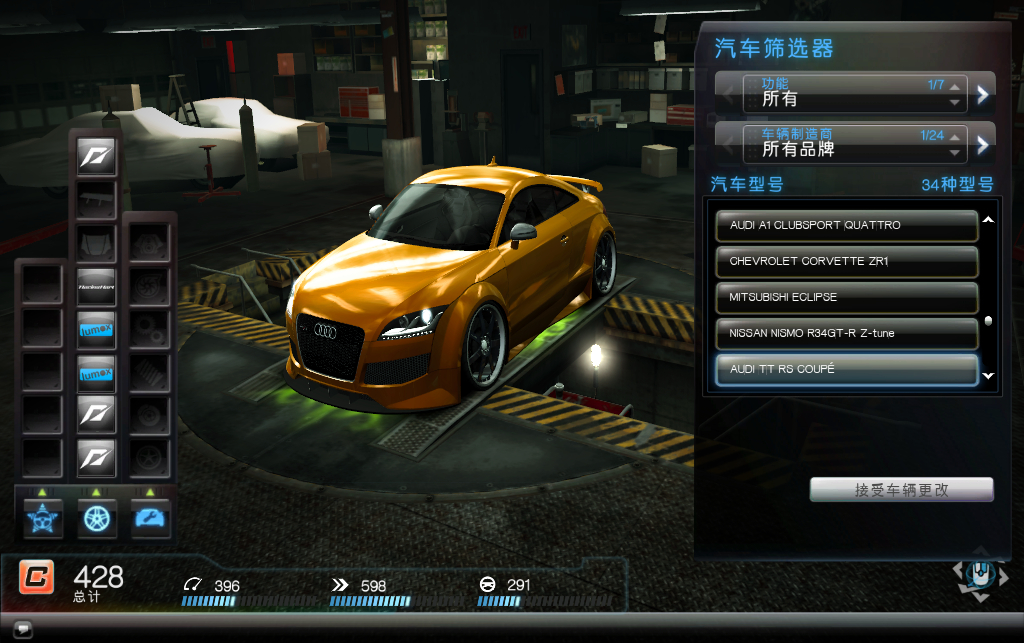Click 接受车辆更改 to accept vehicle changes

tap(901, 490)
